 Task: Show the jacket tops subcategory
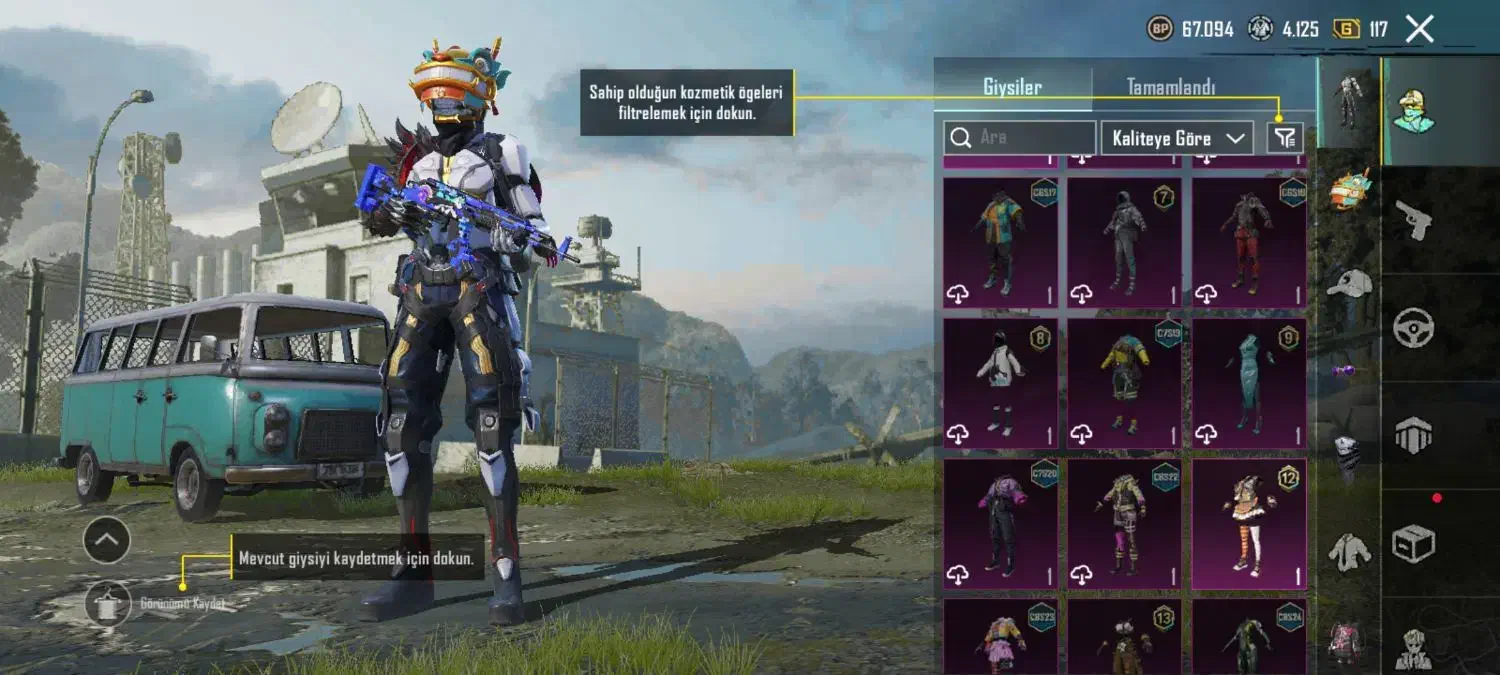pos(1349,551)
